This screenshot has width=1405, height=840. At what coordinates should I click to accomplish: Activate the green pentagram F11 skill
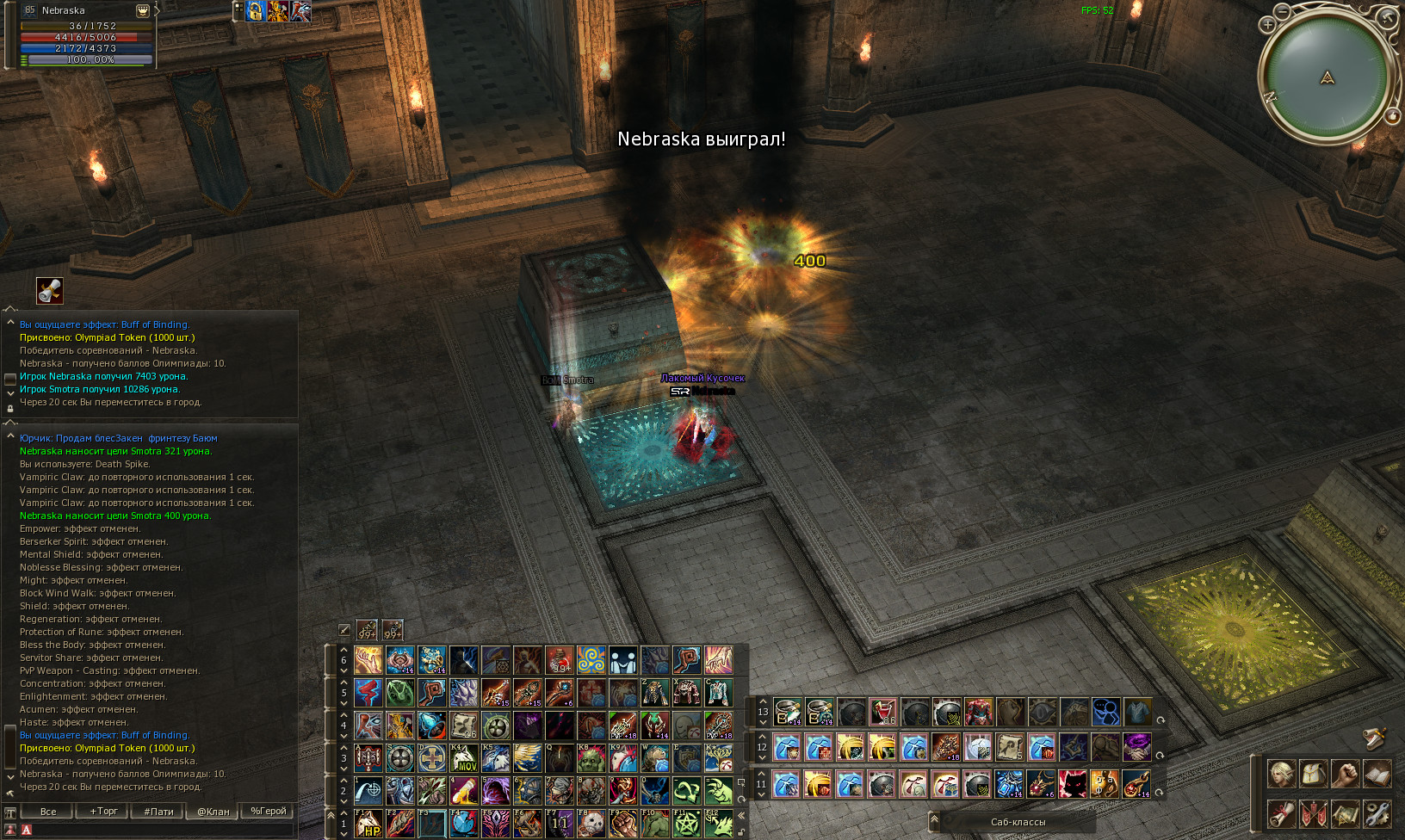686,824
